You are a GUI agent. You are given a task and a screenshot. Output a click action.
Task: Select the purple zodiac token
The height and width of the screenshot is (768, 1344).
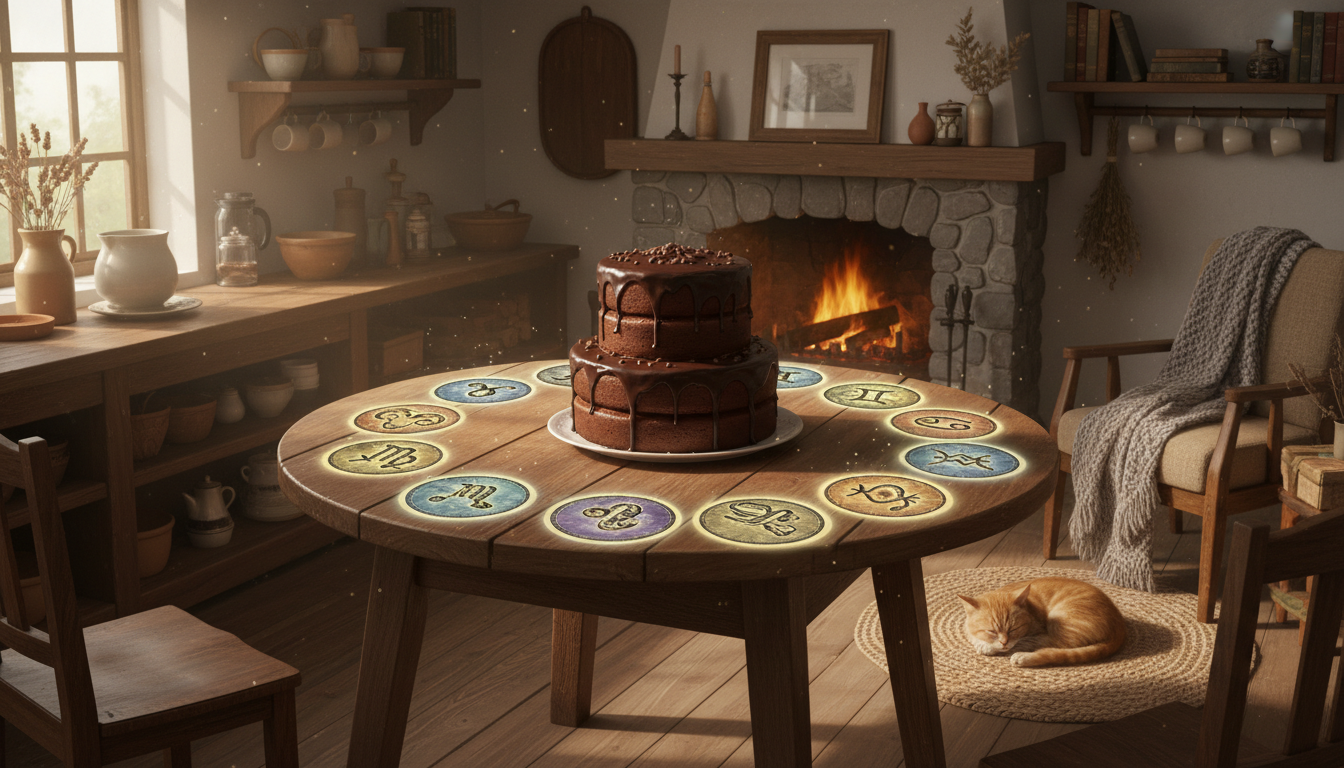point(613,517)
